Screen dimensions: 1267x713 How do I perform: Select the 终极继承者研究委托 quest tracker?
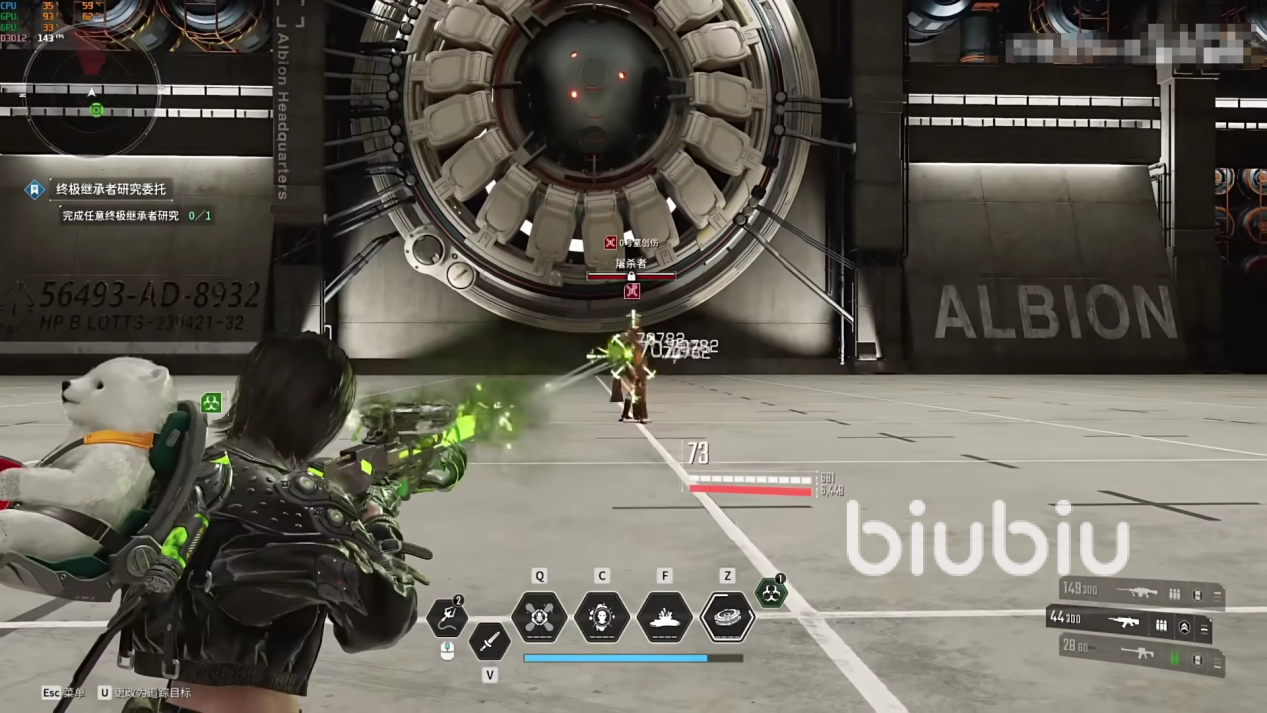pos(110,189)
